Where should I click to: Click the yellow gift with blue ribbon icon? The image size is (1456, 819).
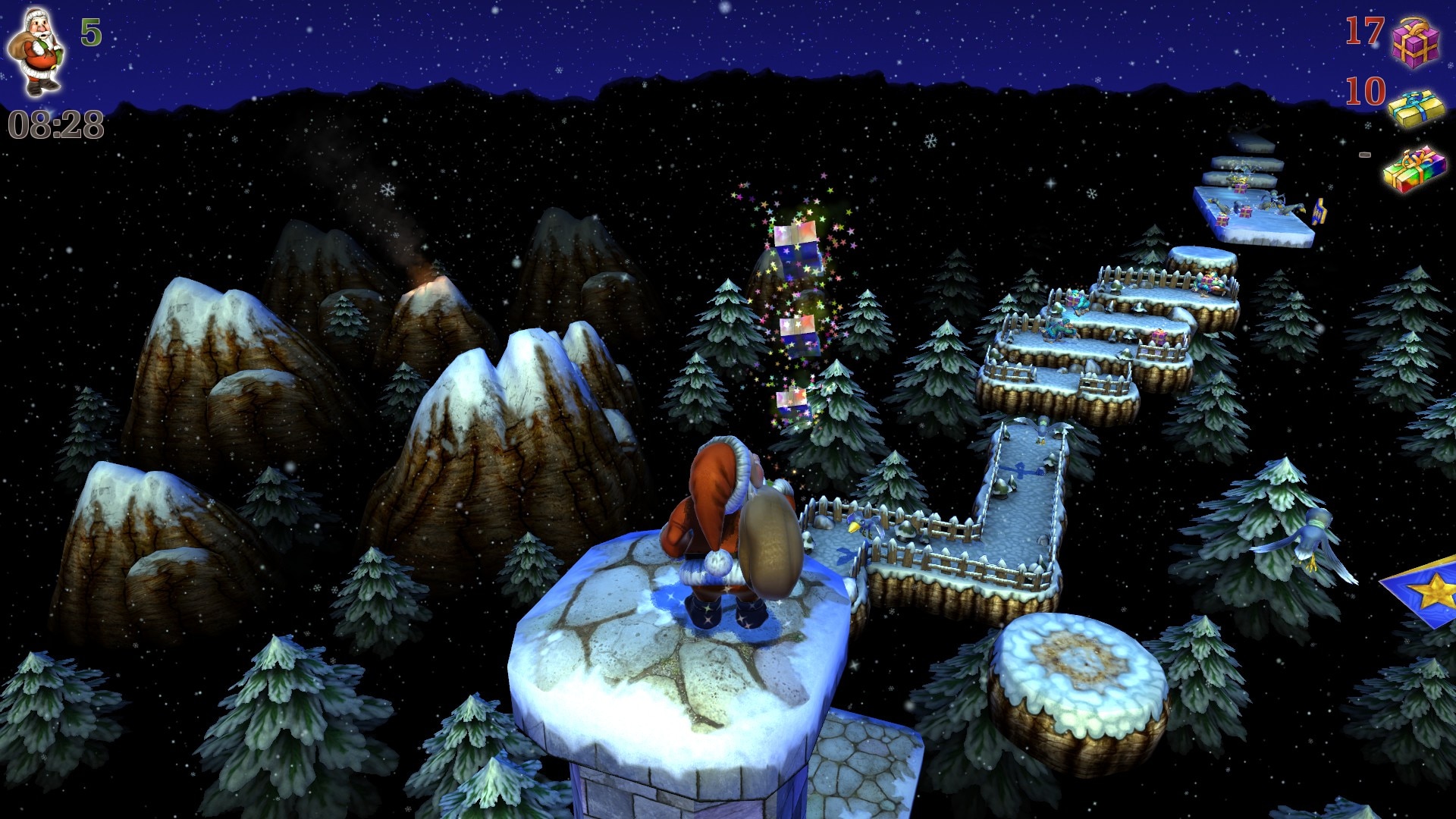[x=1416, y=107]
